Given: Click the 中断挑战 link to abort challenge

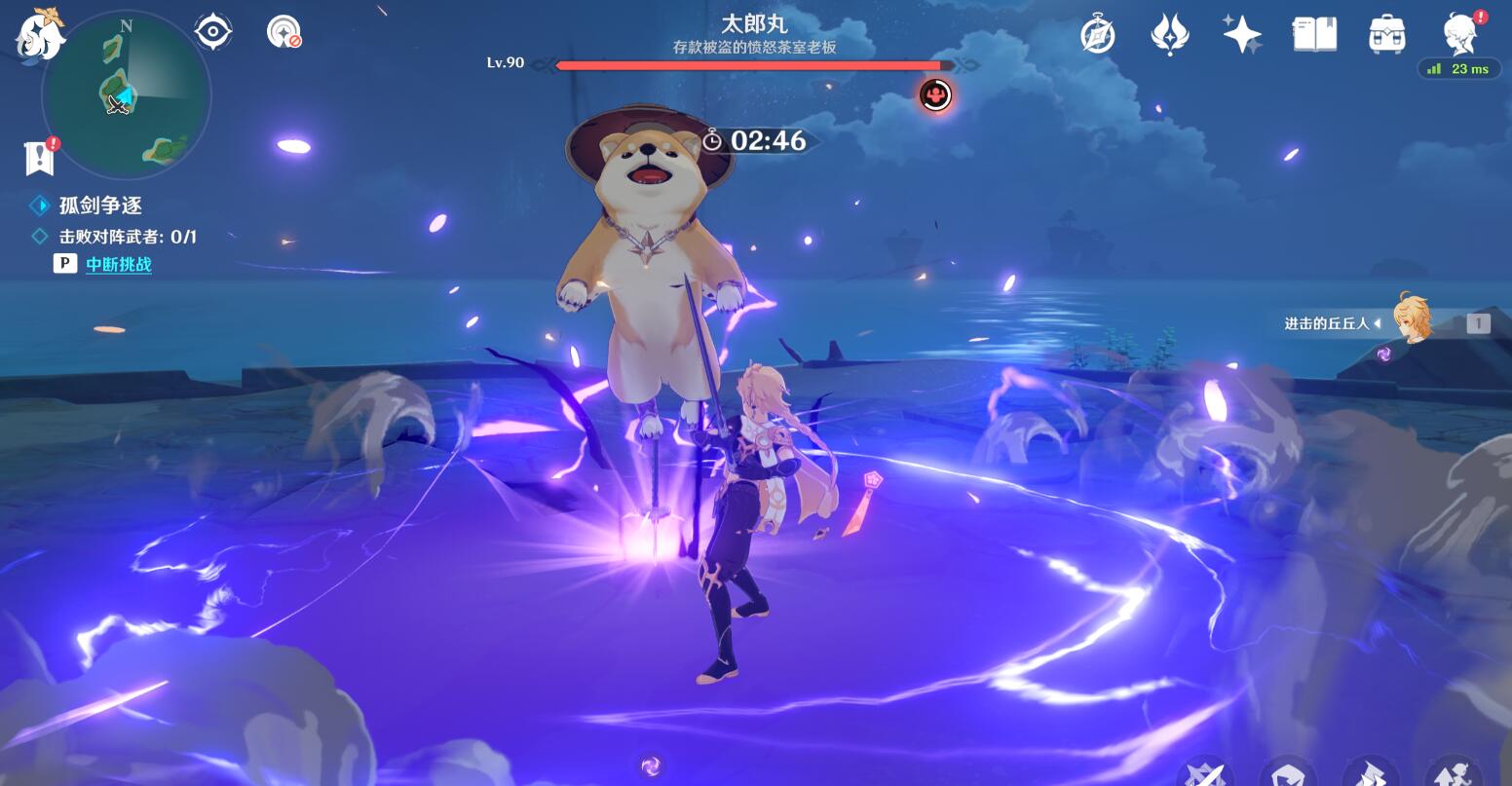Looking at the screenshot, I should coord(118,264).
